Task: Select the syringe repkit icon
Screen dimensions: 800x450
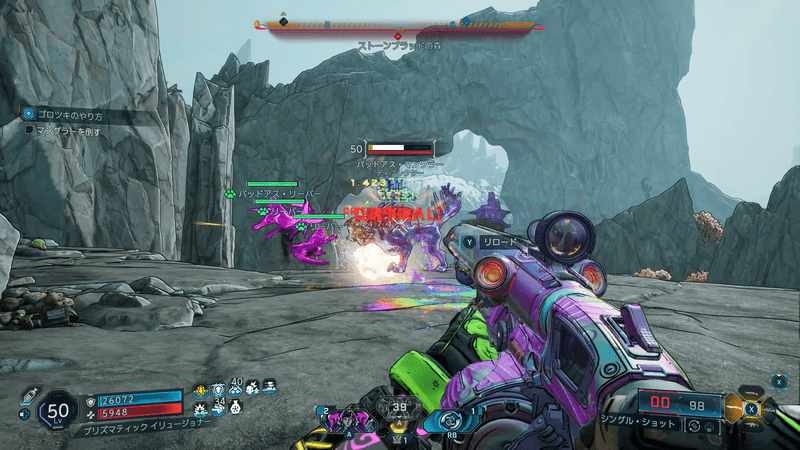Action: pyautogui.click(x=27, y=396)
